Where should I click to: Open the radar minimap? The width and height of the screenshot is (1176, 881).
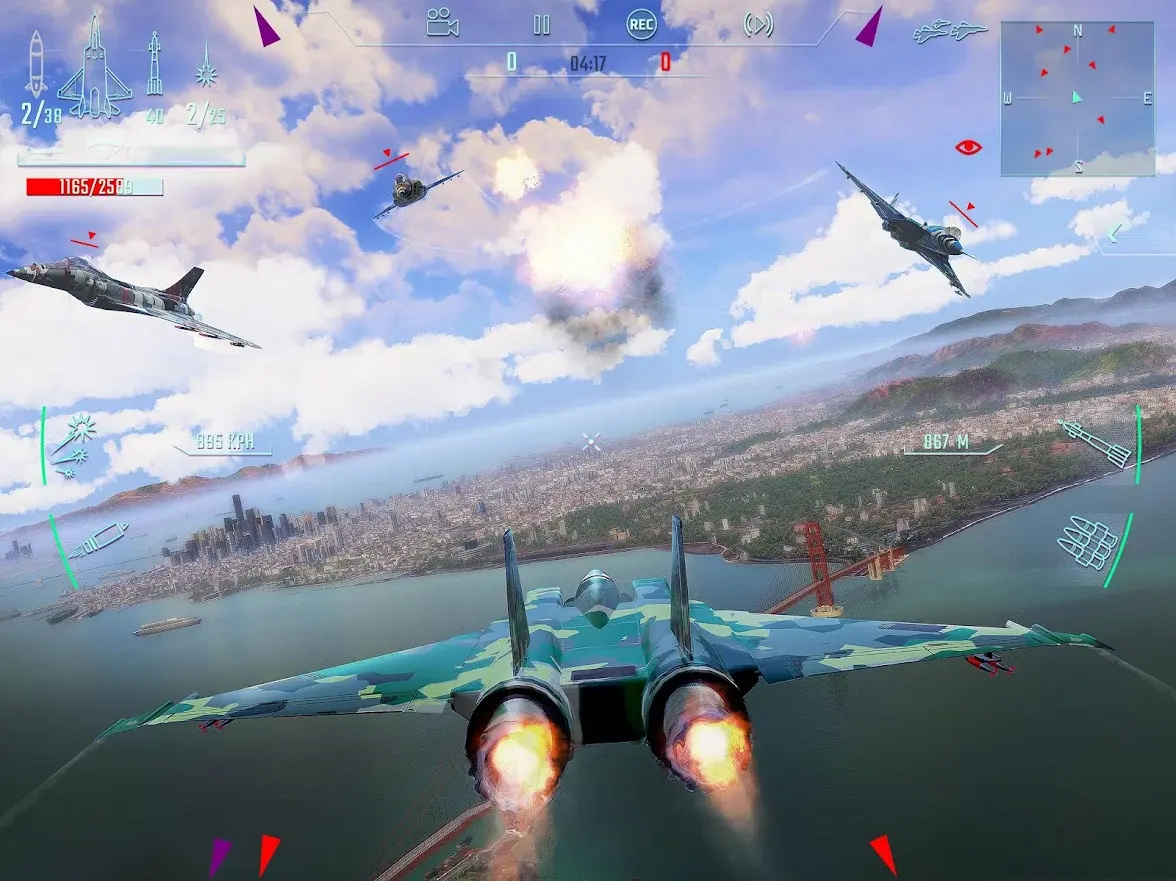1077,98
